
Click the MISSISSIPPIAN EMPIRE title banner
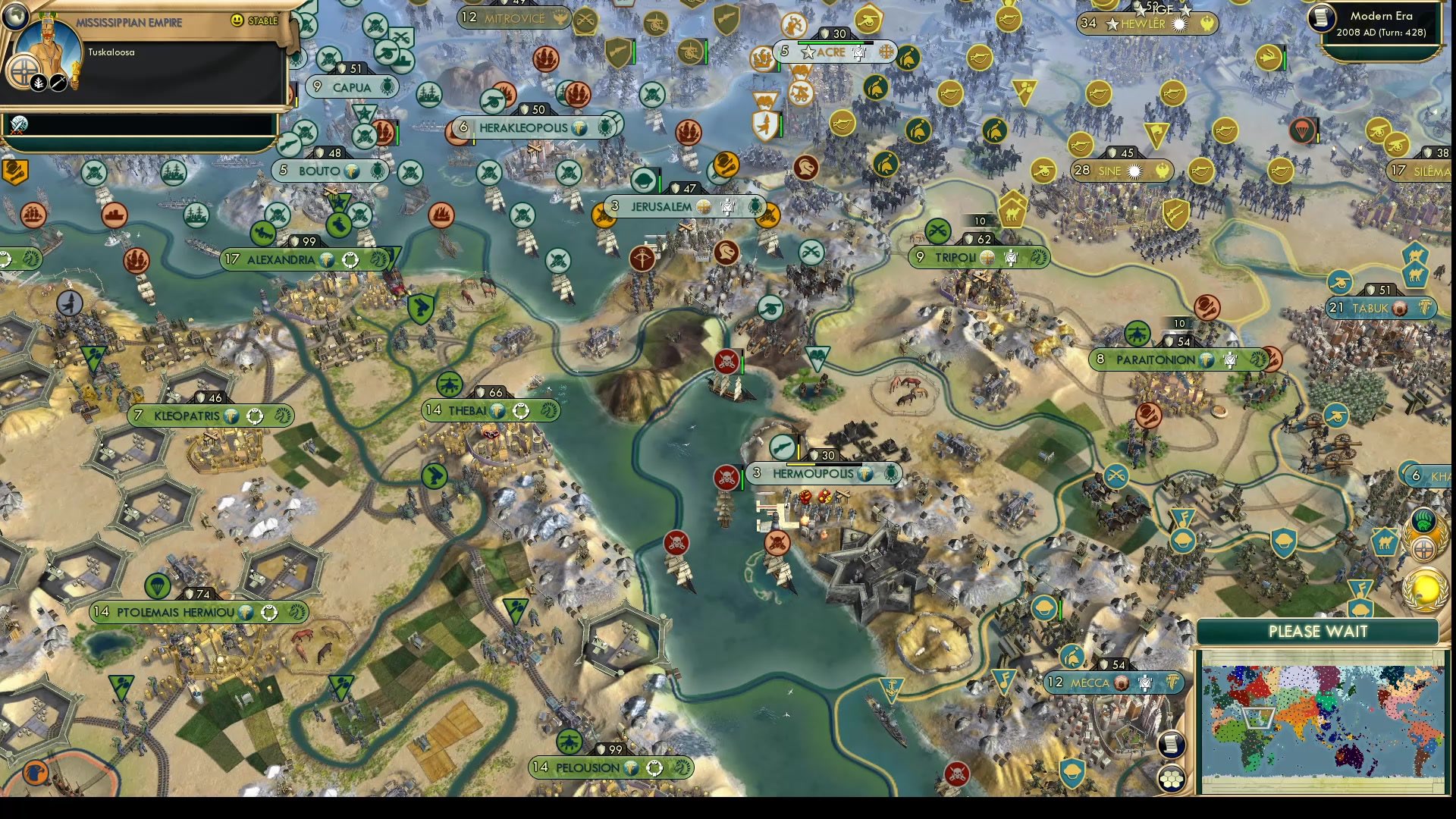point(129,23)
